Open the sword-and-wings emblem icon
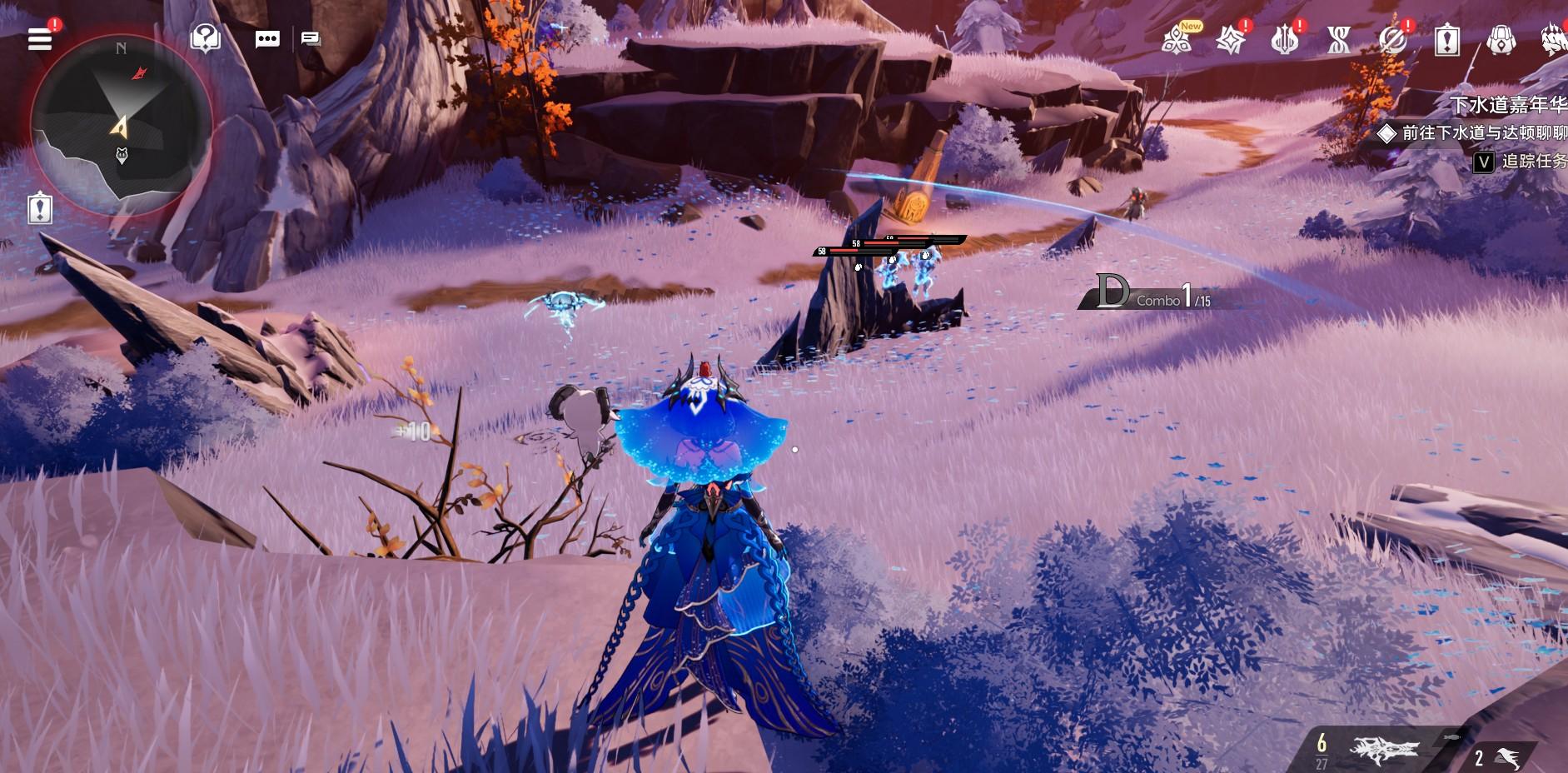The image size is (1568, 773). pos(1284,39)
